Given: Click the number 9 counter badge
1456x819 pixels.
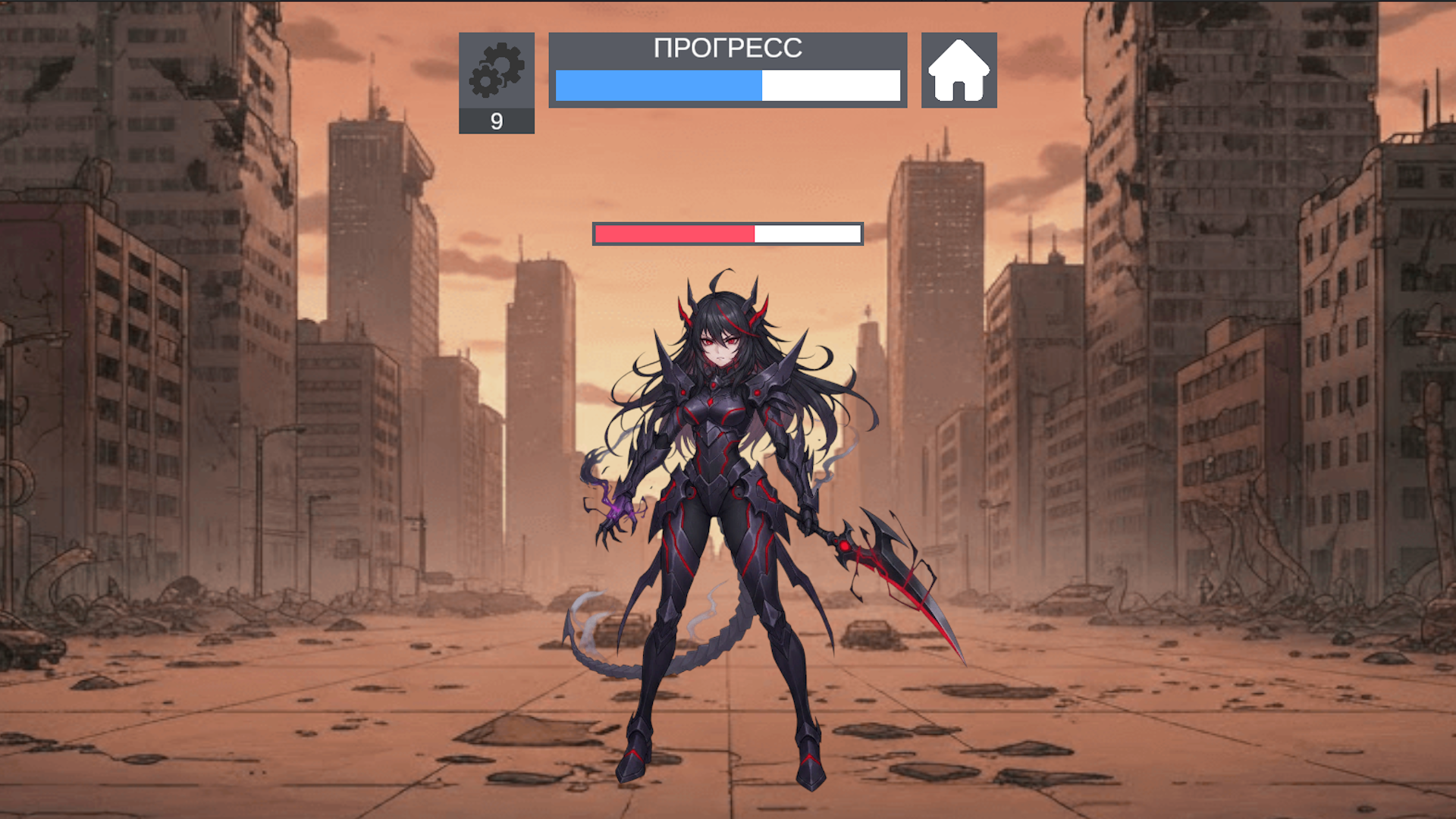Looking at the screenshot, I should coord(497,121).
